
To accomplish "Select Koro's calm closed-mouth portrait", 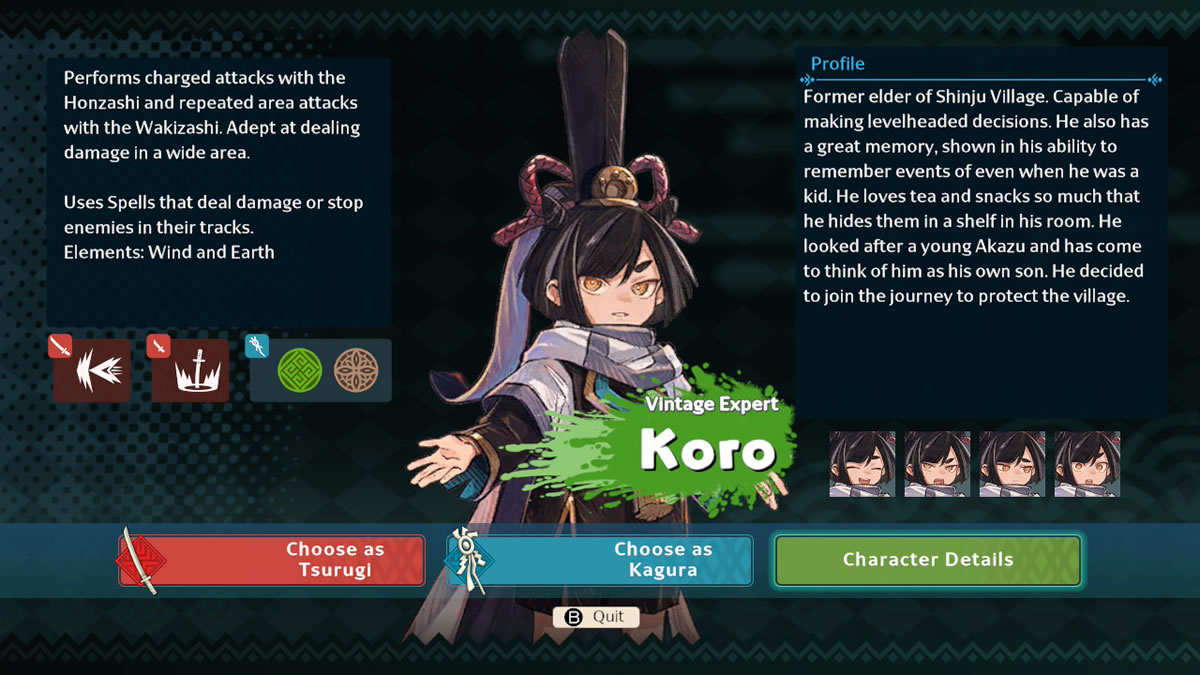I will (1012, 464).
